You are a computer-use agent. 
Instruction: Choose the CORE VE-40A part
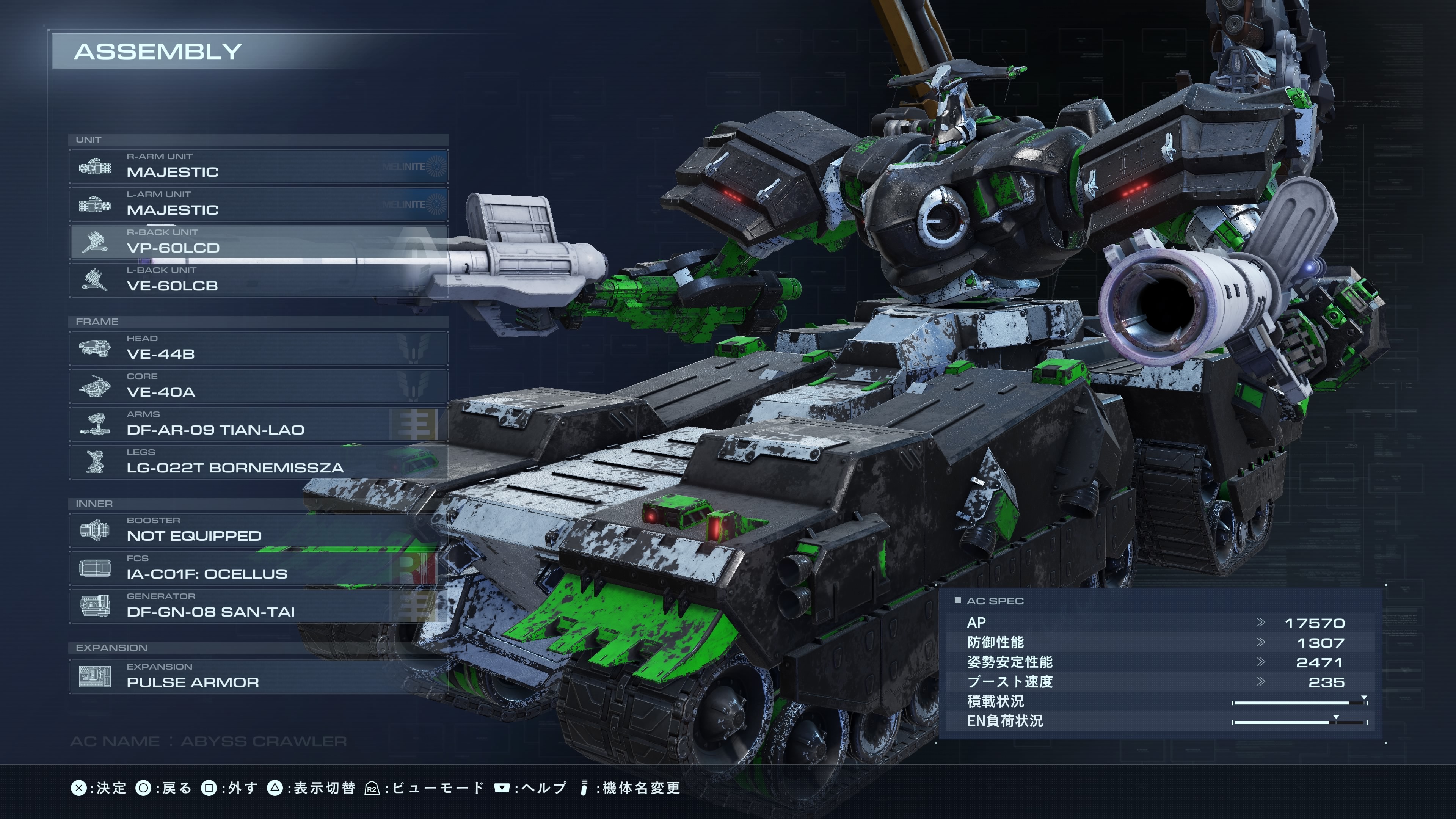tap(258, 386)
